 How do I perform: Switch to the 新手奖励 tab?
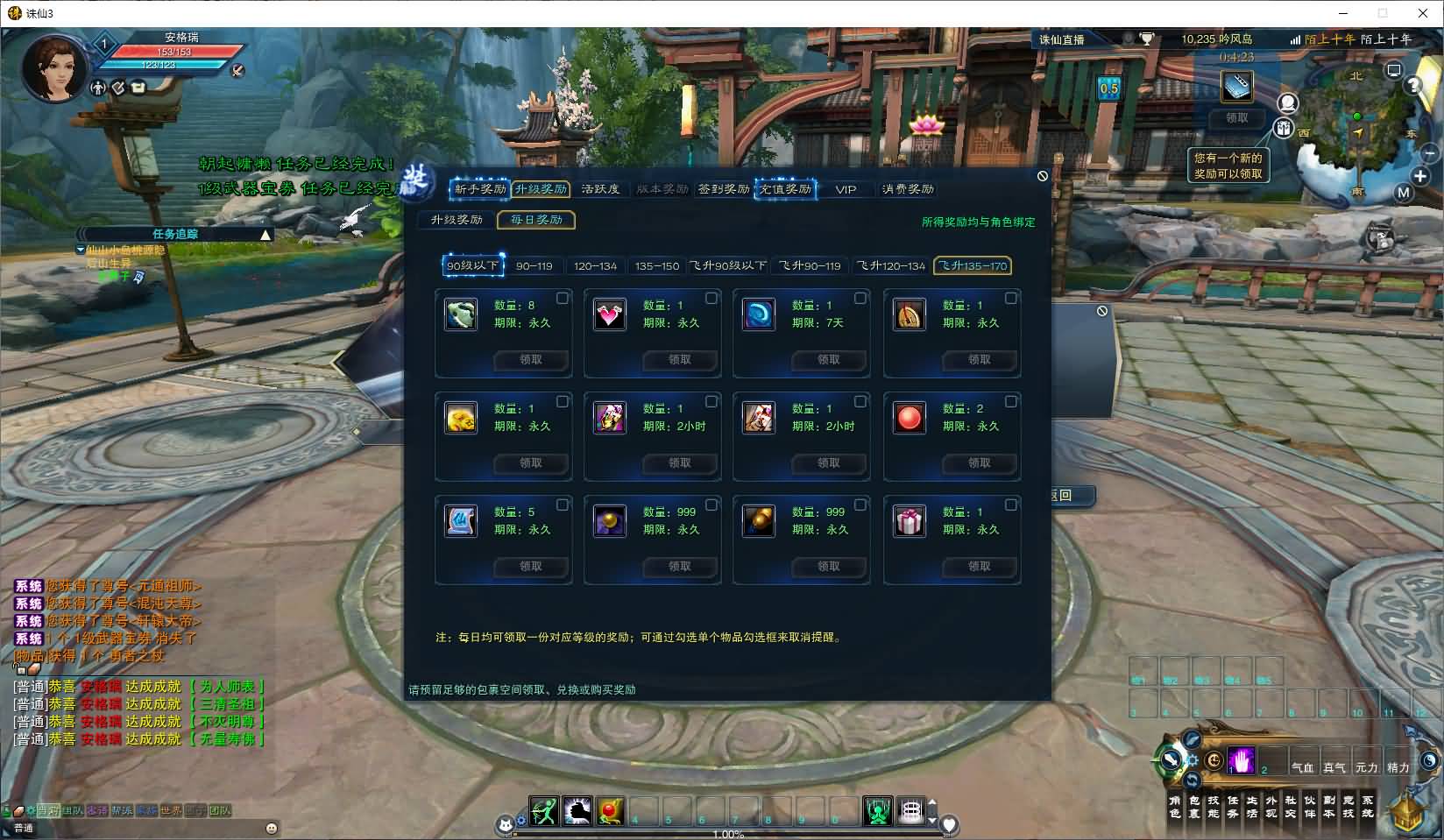(479, 189)
